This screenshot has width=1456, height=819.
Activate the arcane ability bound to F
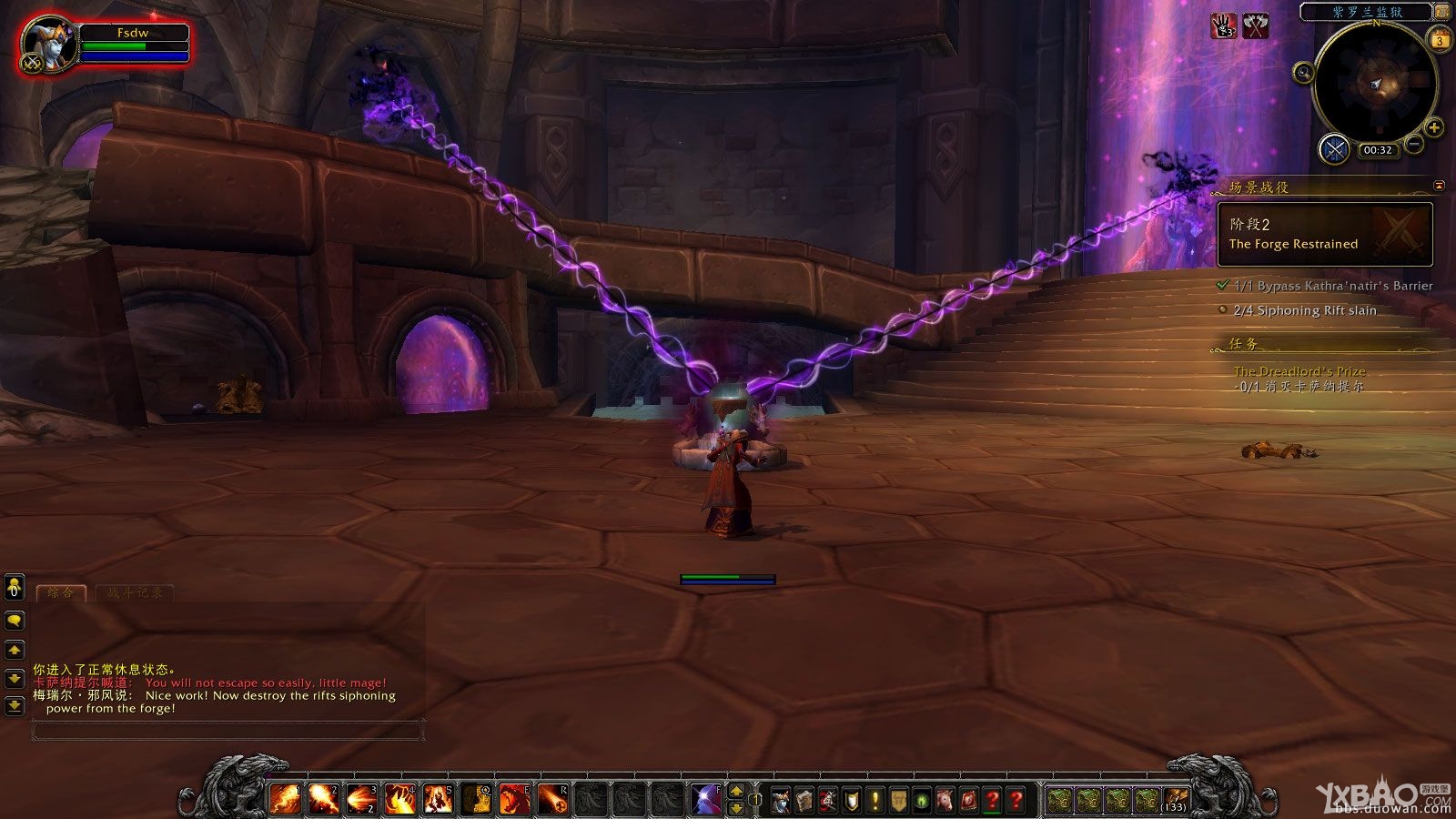click(x=706, y=799)
